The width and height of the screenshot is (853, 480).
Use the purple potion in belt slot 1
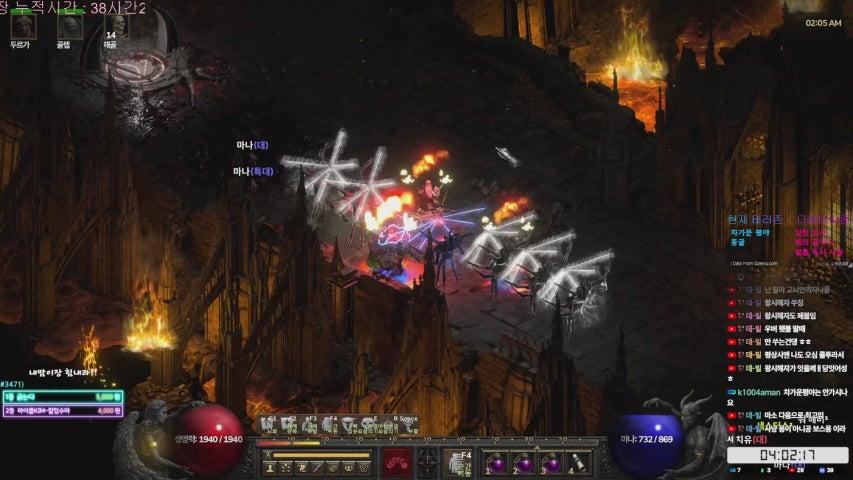(499, 463)
